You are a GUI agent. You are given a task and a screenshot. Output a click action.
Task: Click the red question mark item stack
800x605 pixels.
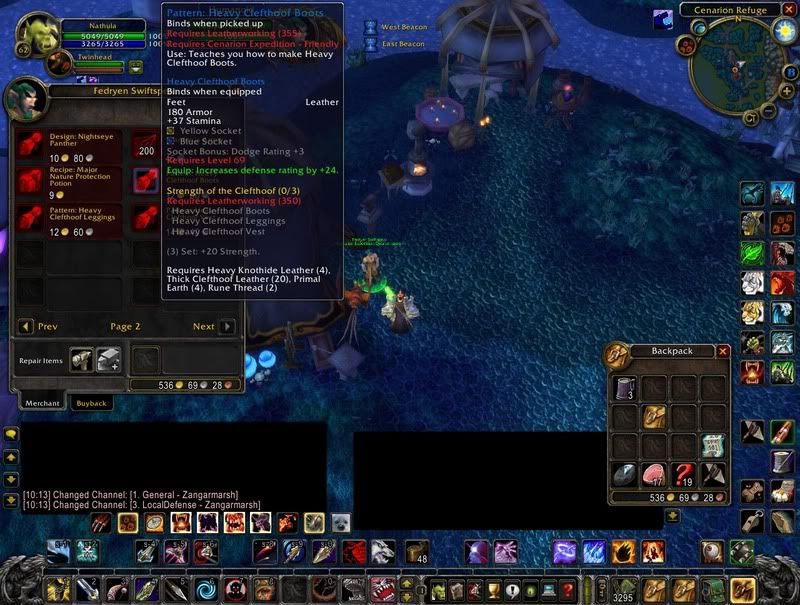[x=684, y=474]
